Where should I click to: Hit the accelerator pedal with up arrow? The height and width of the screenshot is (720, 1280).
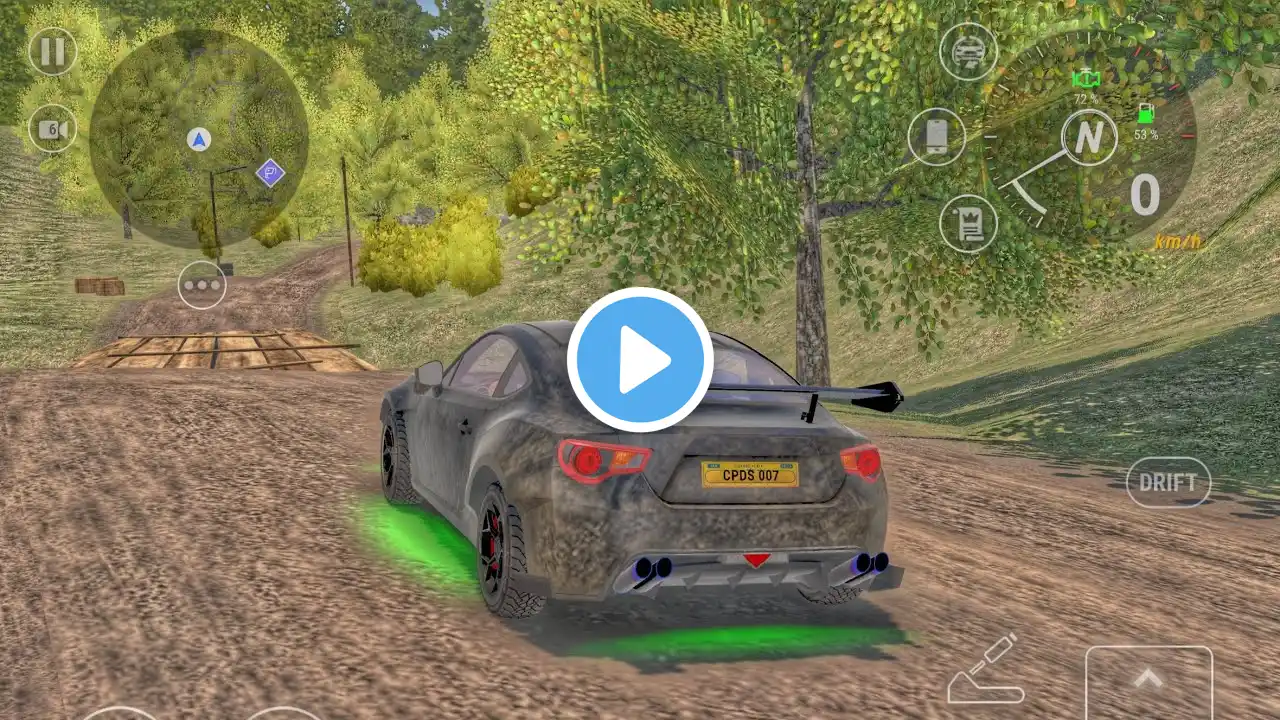click(1148, 682)
